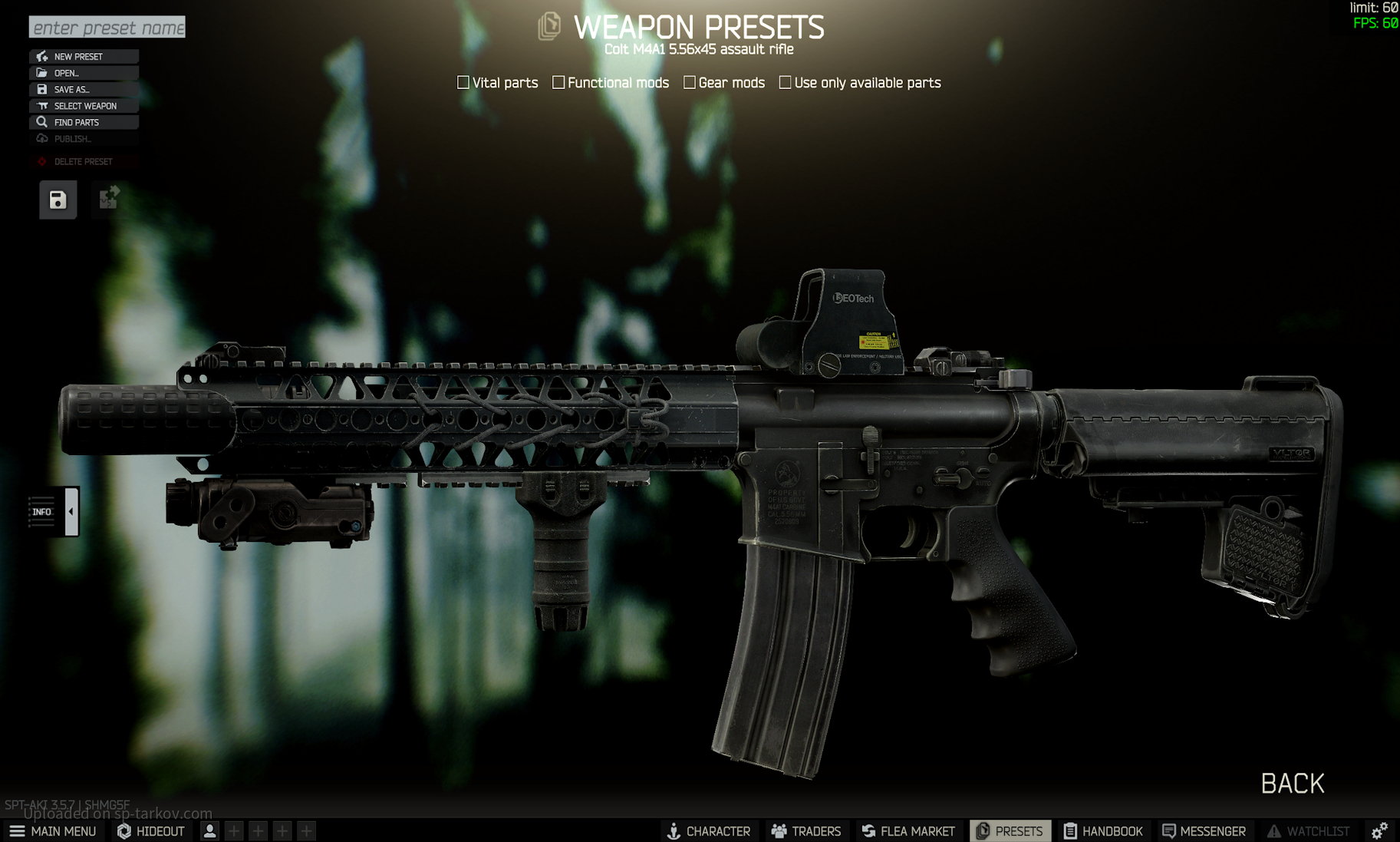This screenshot has width=1400, height=842.
Task: Click the preset name input field
Action: pos(107,28)
